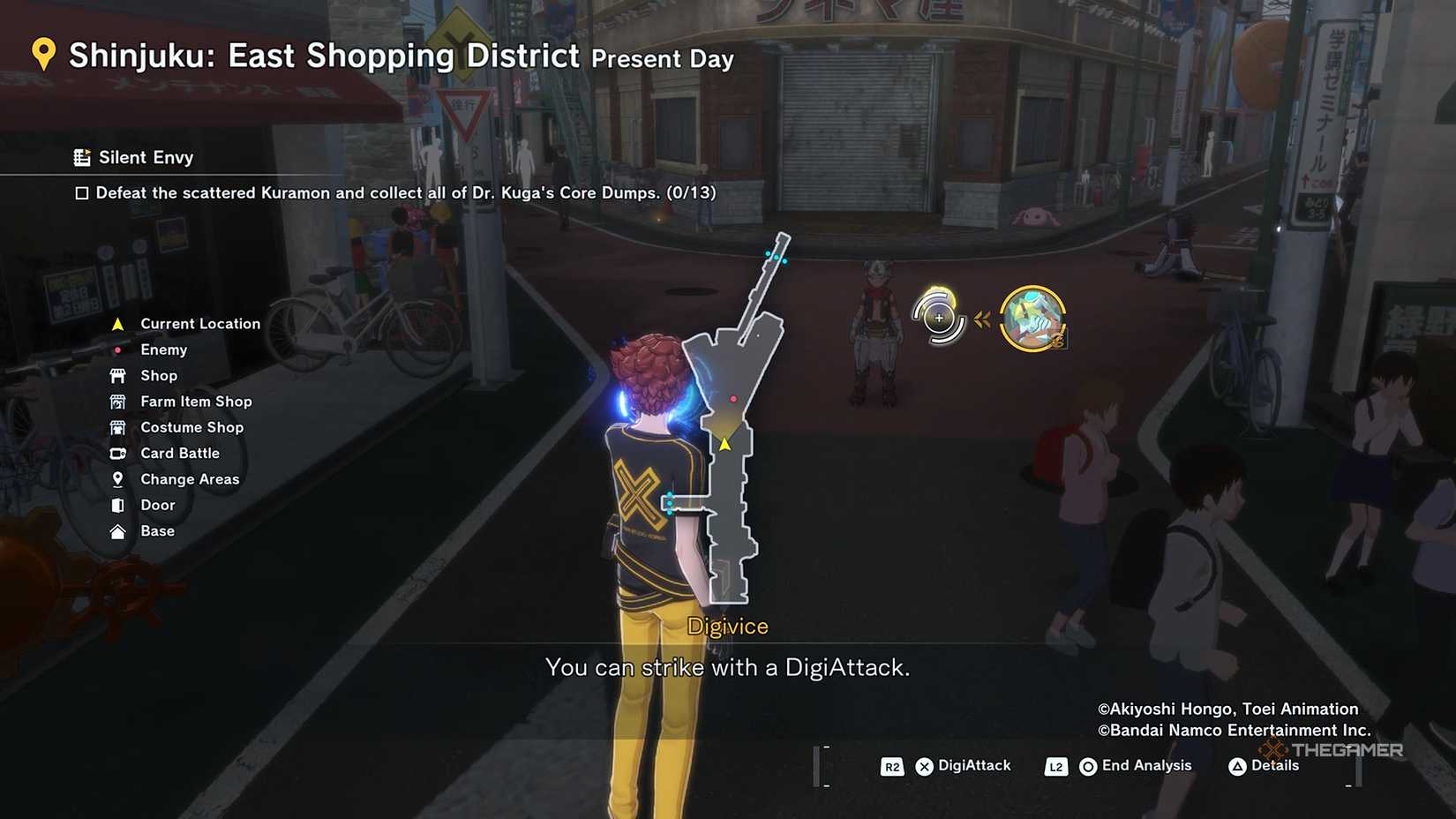1456x819 pixels.
Task: Click the Silent Envy quest tracker title
Action: click(146, 158)
